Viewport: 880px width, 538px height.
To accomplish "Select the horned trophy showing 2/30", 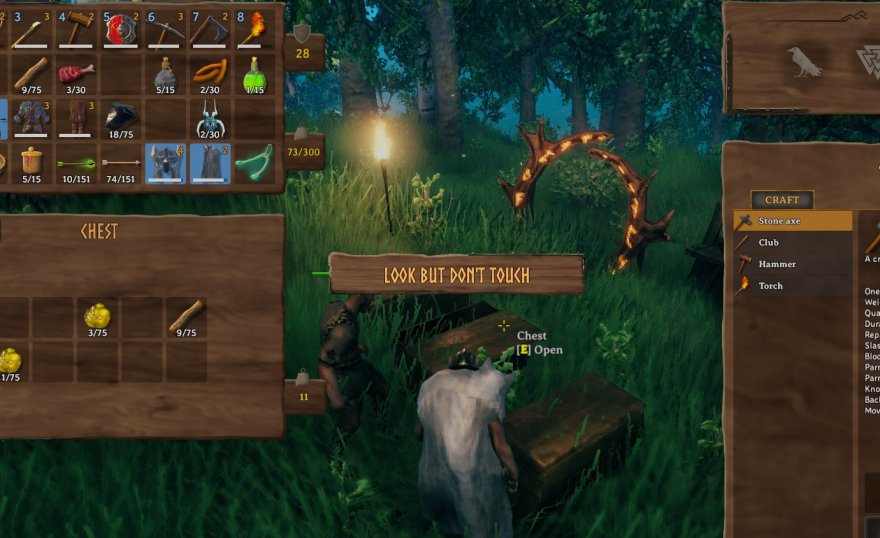I will (x=210, y=118).
